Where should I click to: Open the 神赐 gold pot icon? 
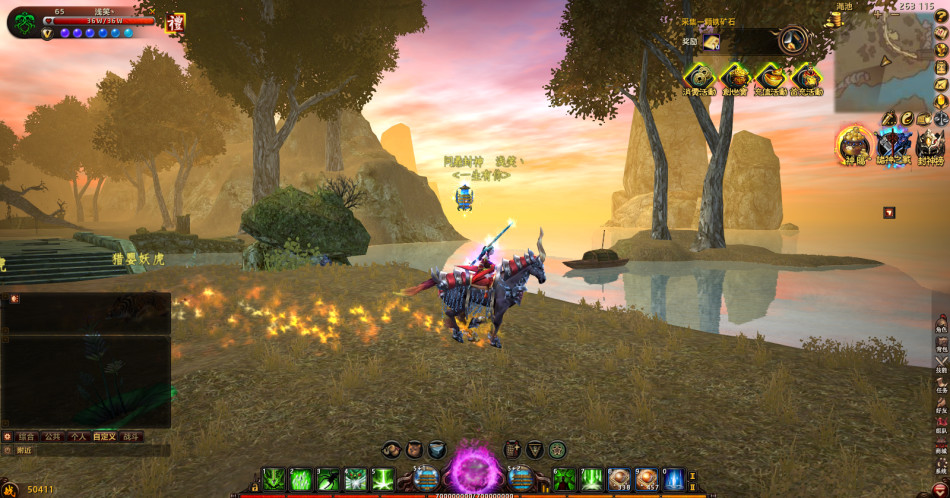pos(853,142)
